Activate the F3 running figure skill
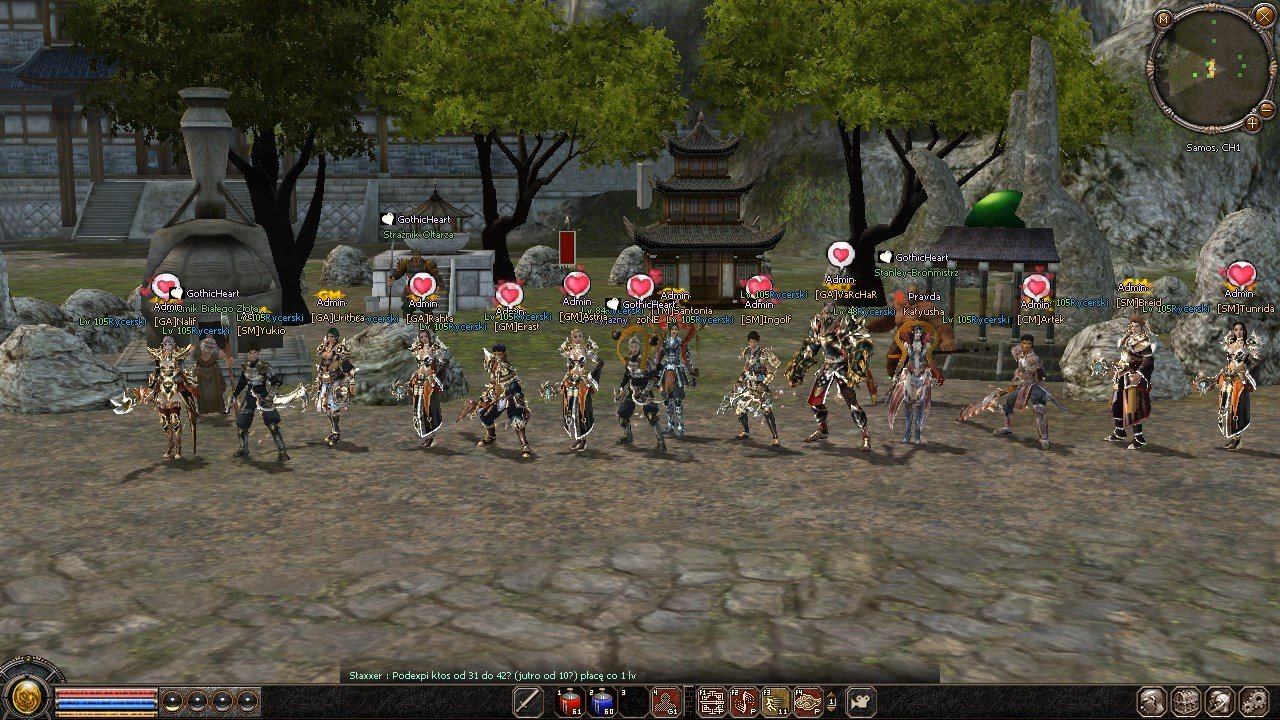This screenshot has height=720, width=1280. (775, 702)
